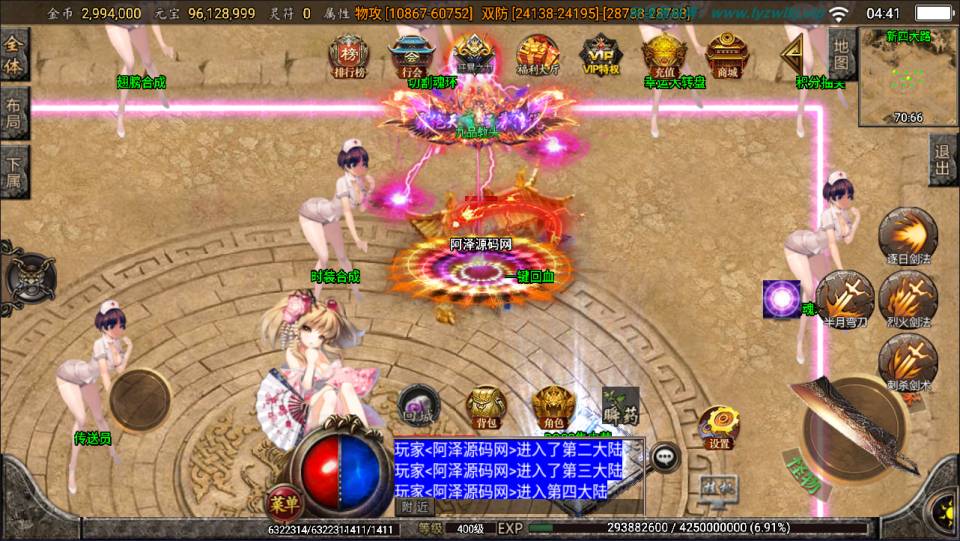
Task: Open the 排行榜 ranking board
Action: click(349, 55)
